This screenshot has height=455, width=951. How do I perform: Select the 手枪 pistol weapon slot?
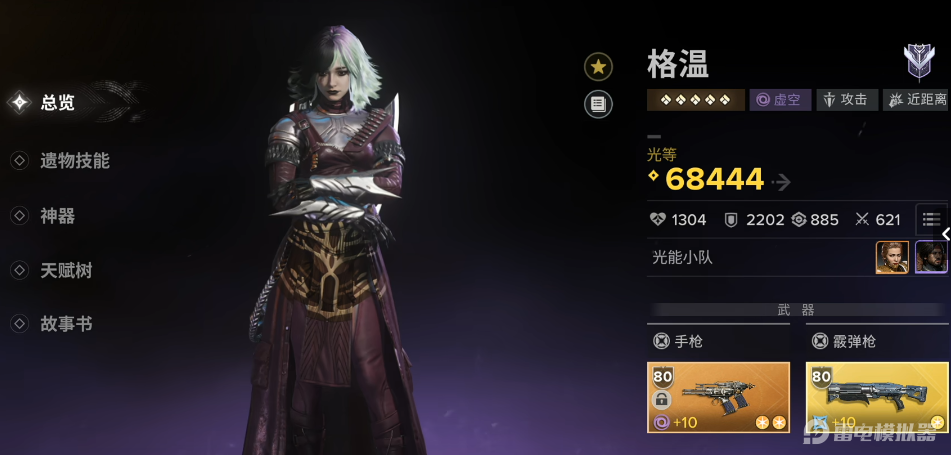[x=718, y=397]
